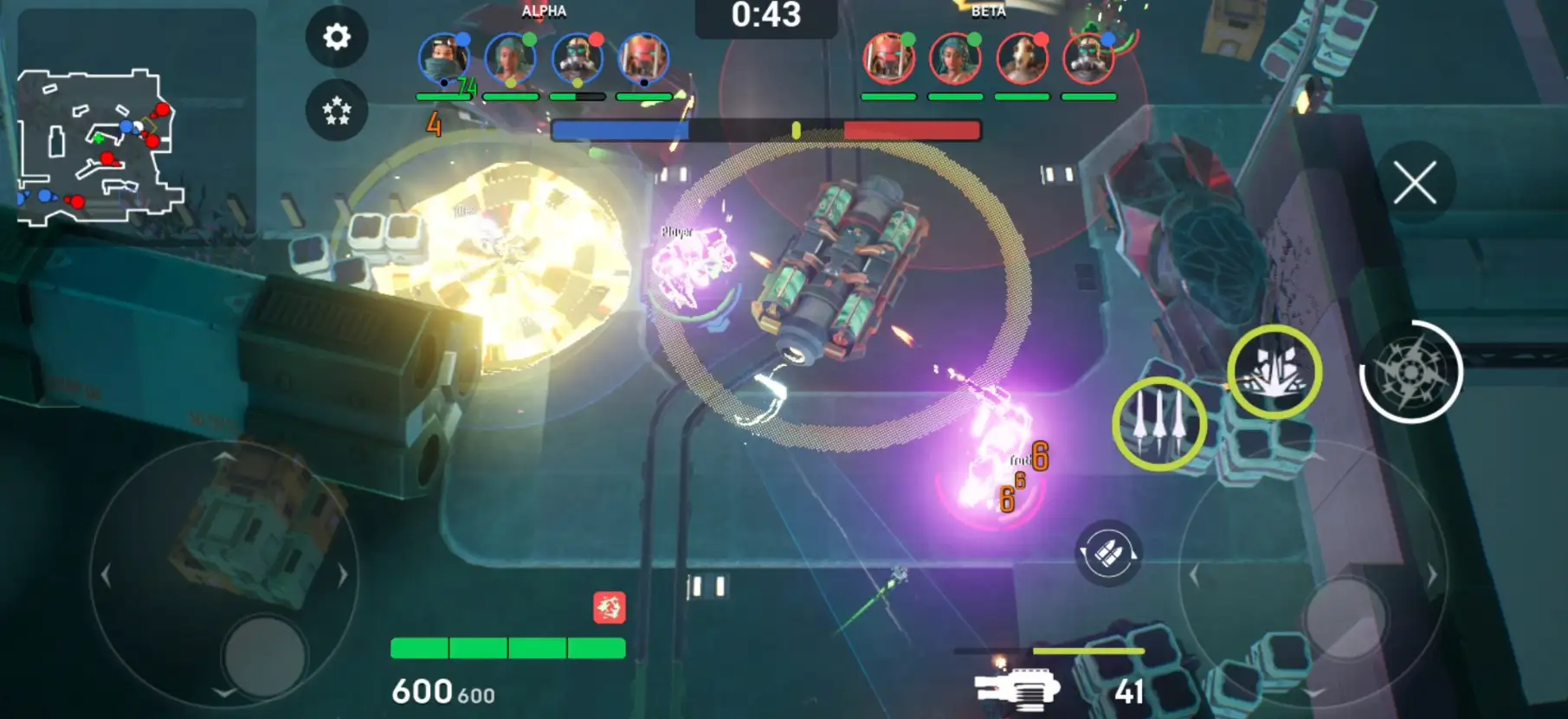The width and height of the screenshot is (1568, 719).
Task: Trigger the compass-shaped ultimate ability
Action: pyautogui.click(x=1411, y=372)
